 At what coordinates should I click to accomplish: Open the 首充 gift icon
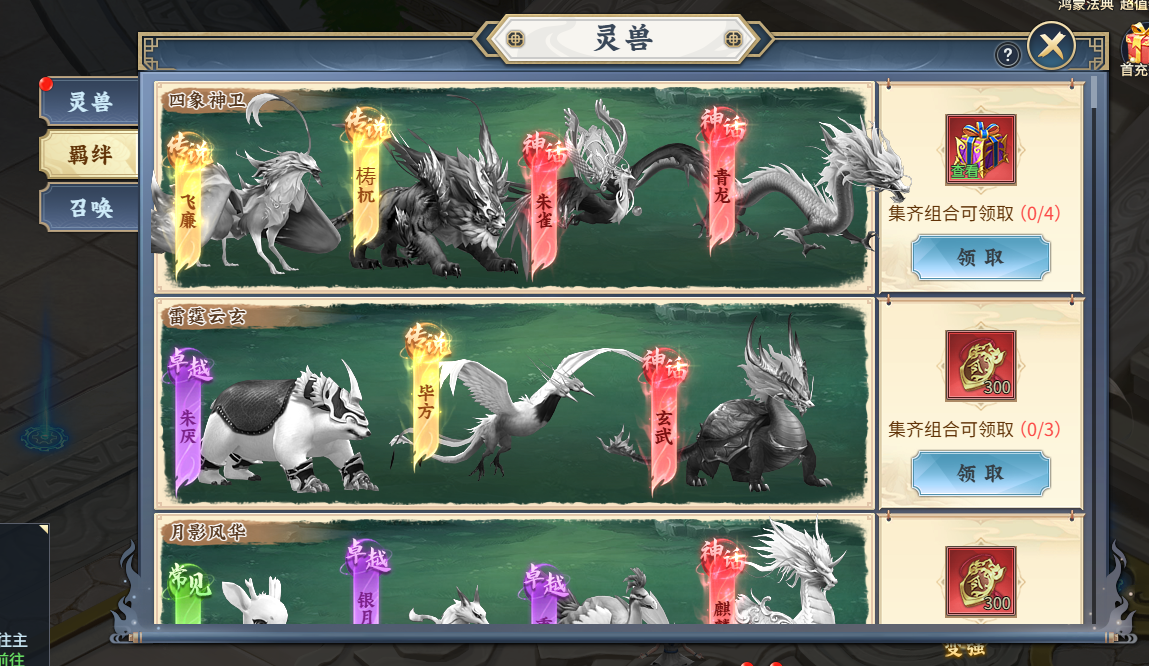(x=1136, y=50)
